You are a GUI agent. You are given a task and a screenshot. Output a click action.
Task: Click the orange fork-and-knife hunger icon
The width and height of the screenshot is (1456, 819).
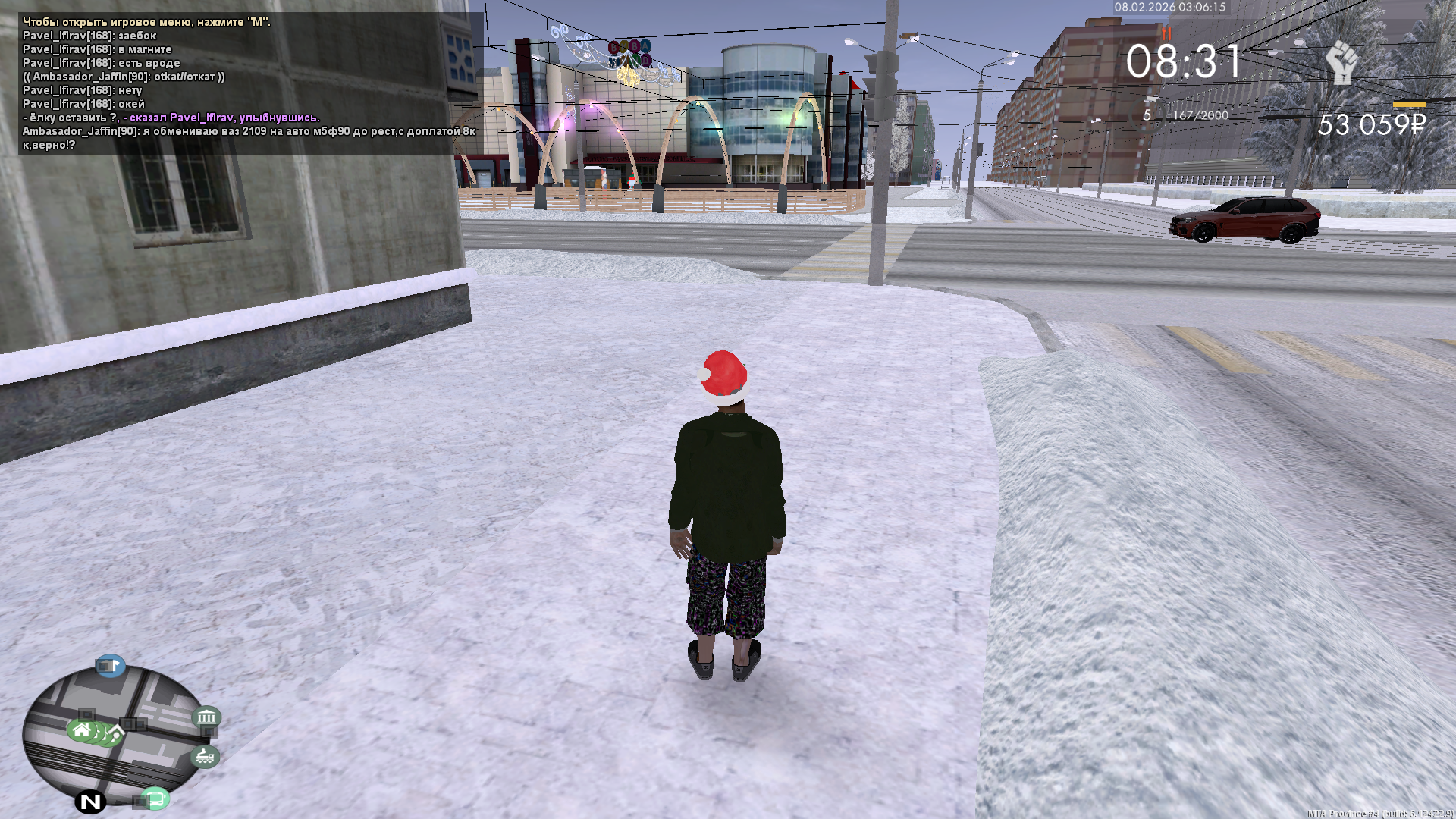(x=1166, y=33)
